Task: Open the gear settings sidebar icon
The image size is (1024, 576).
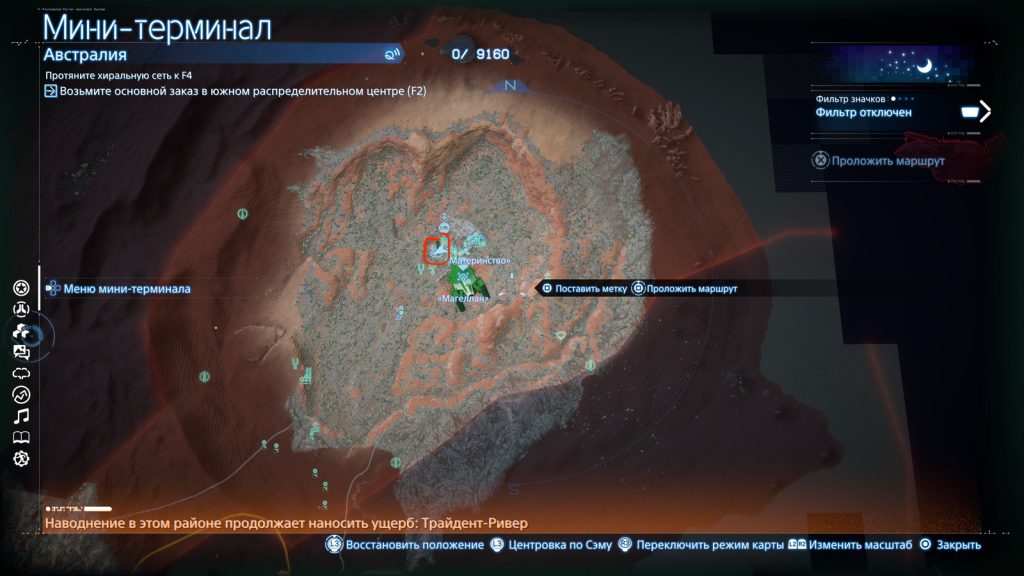Action: [x=20, y=458]
